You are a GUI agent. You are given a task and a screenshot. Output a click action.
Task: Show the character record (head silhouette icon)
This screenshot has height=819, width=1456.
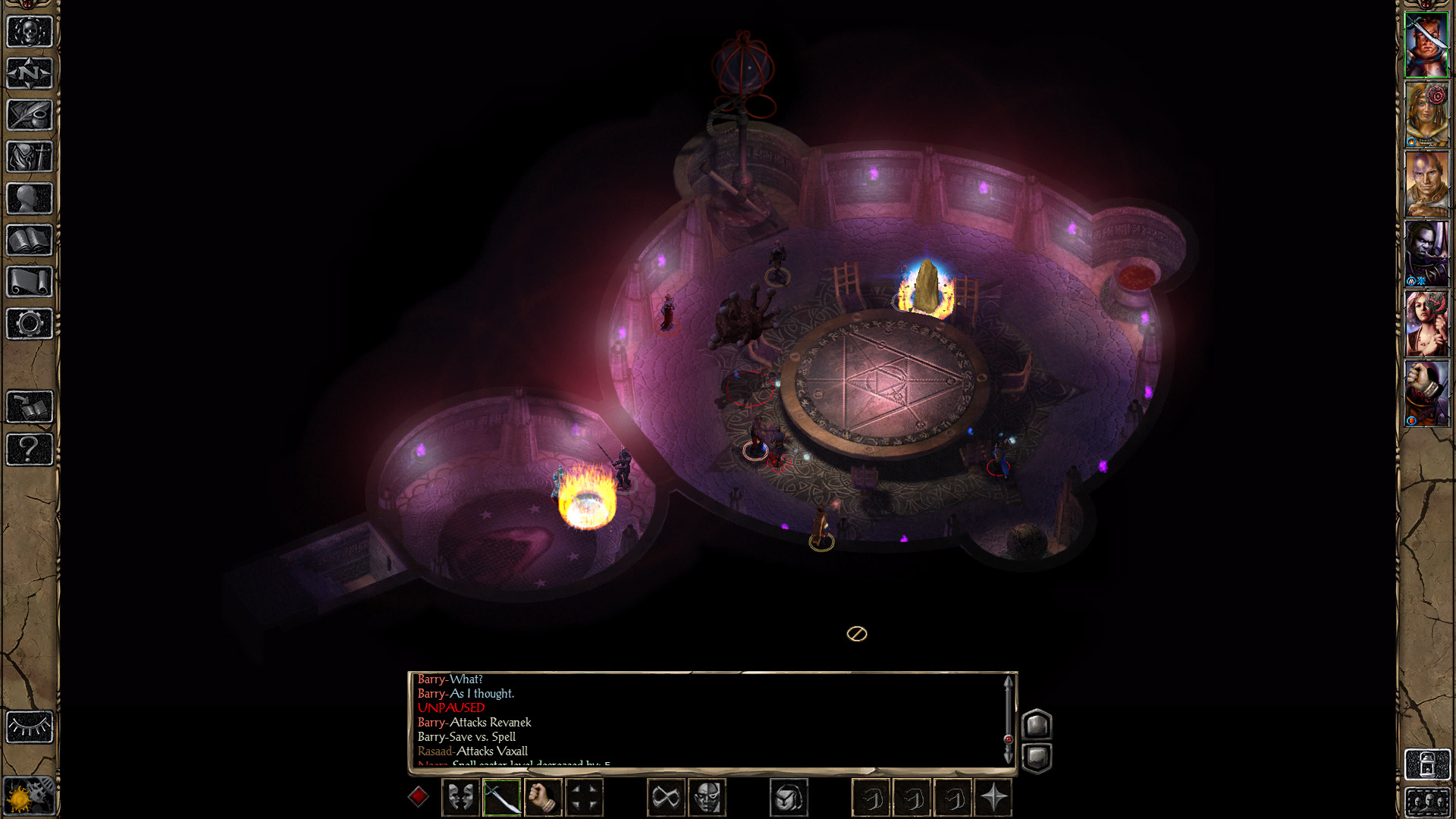[30, 199]
